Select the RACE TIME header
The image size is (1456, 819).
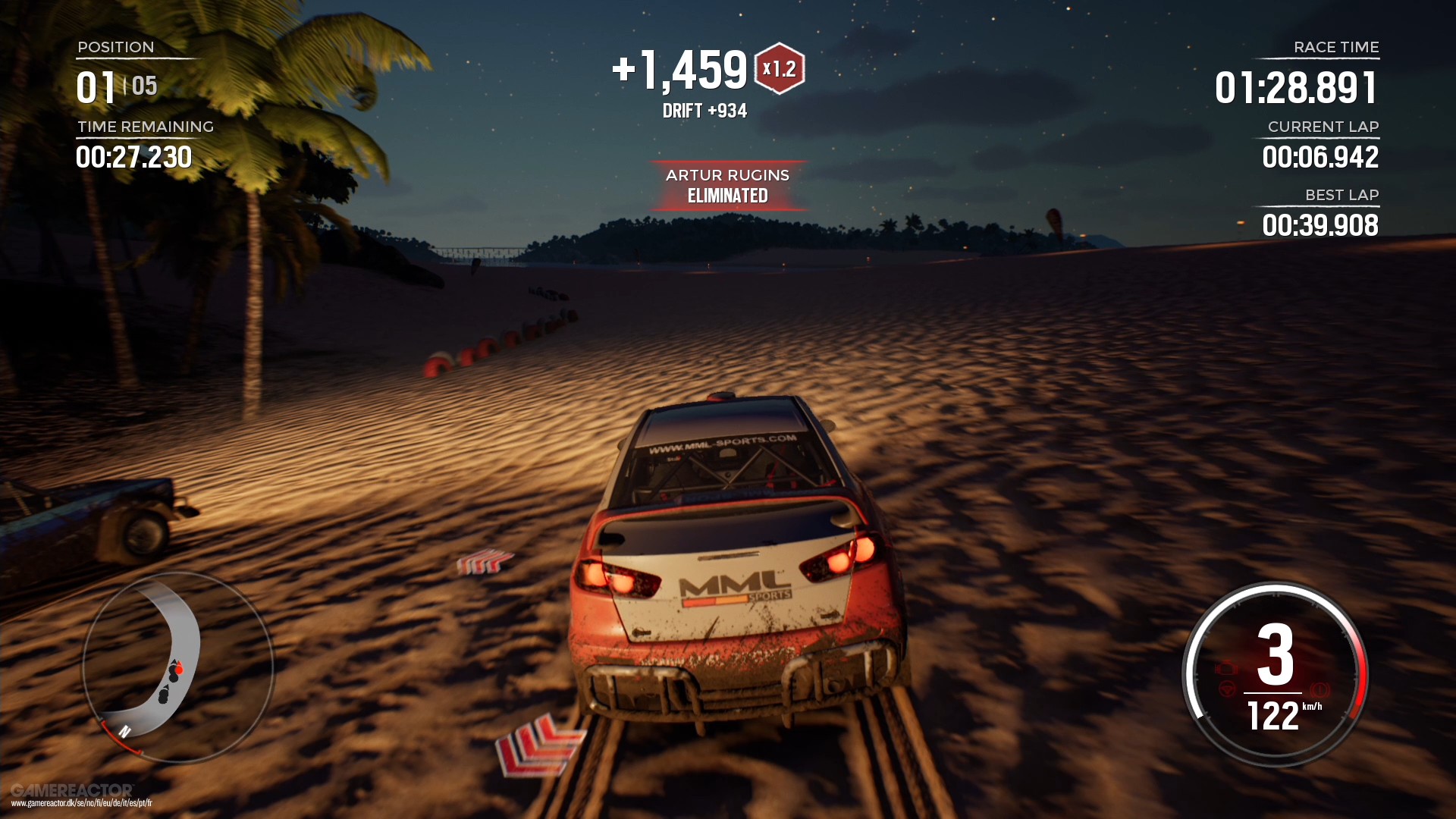(x=1337, y=47)
